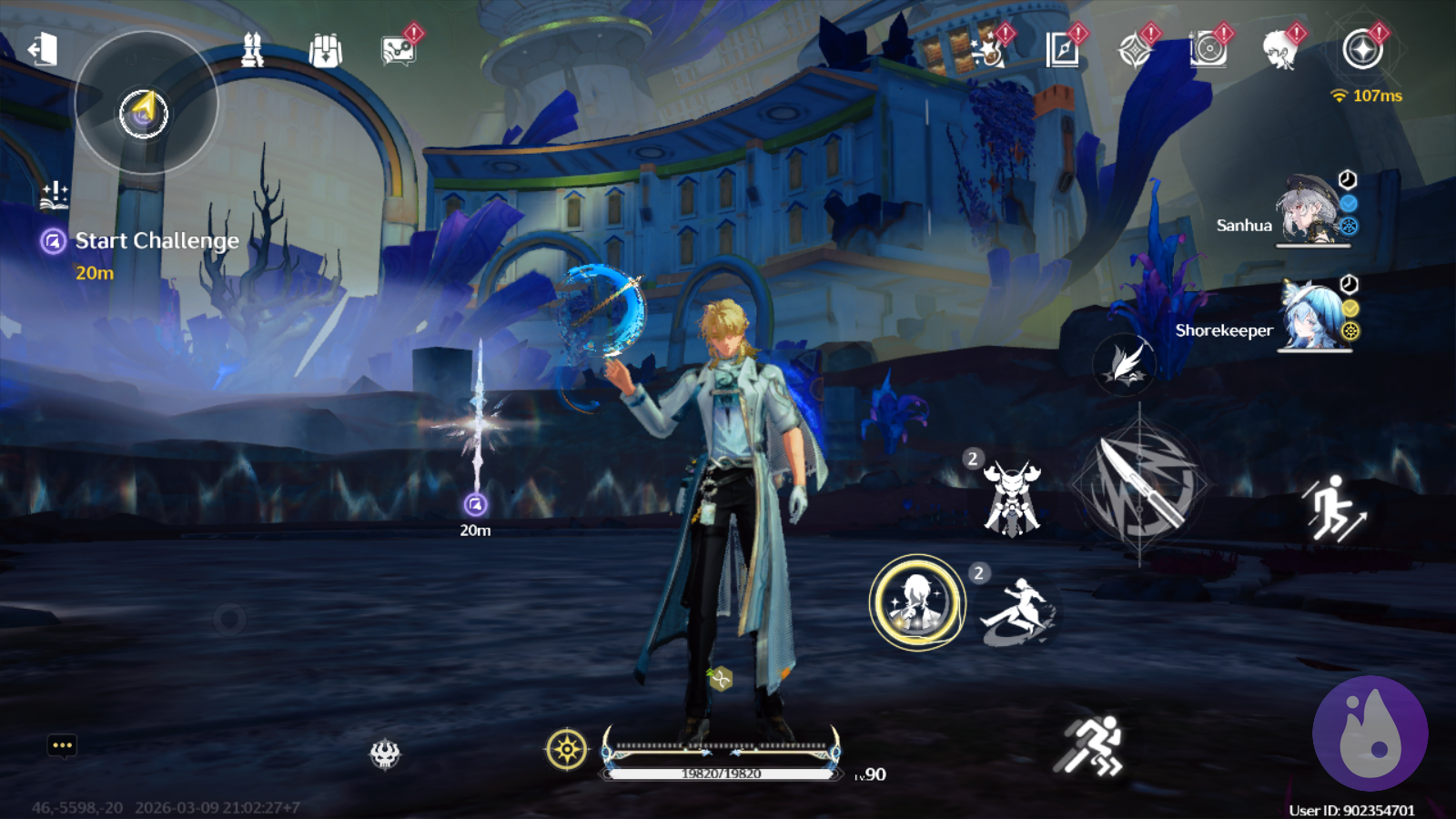Image resolution: width=1456 pixels, height=819 pixels.
Task: Open the speech bubble notification icon
Action: 399,51
